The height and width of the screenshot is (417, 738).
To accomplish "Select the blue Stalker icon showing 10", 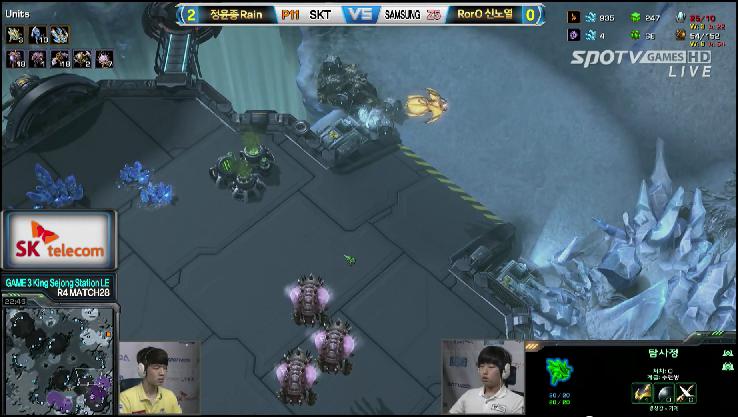I will [x=37, y=35].
